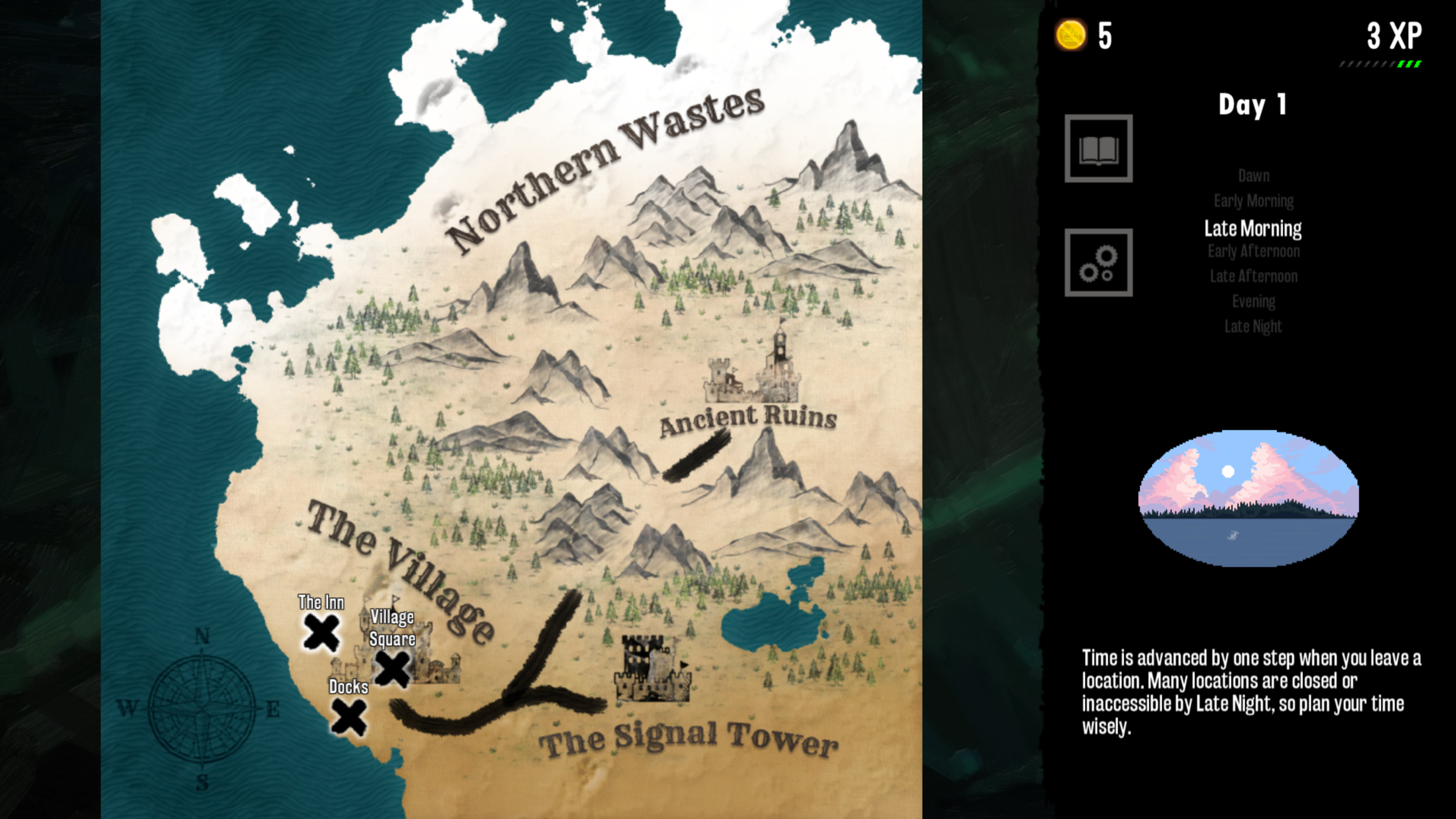Open the gears settings button
The image size is (1456, 819).
[x=1098, y=263]
